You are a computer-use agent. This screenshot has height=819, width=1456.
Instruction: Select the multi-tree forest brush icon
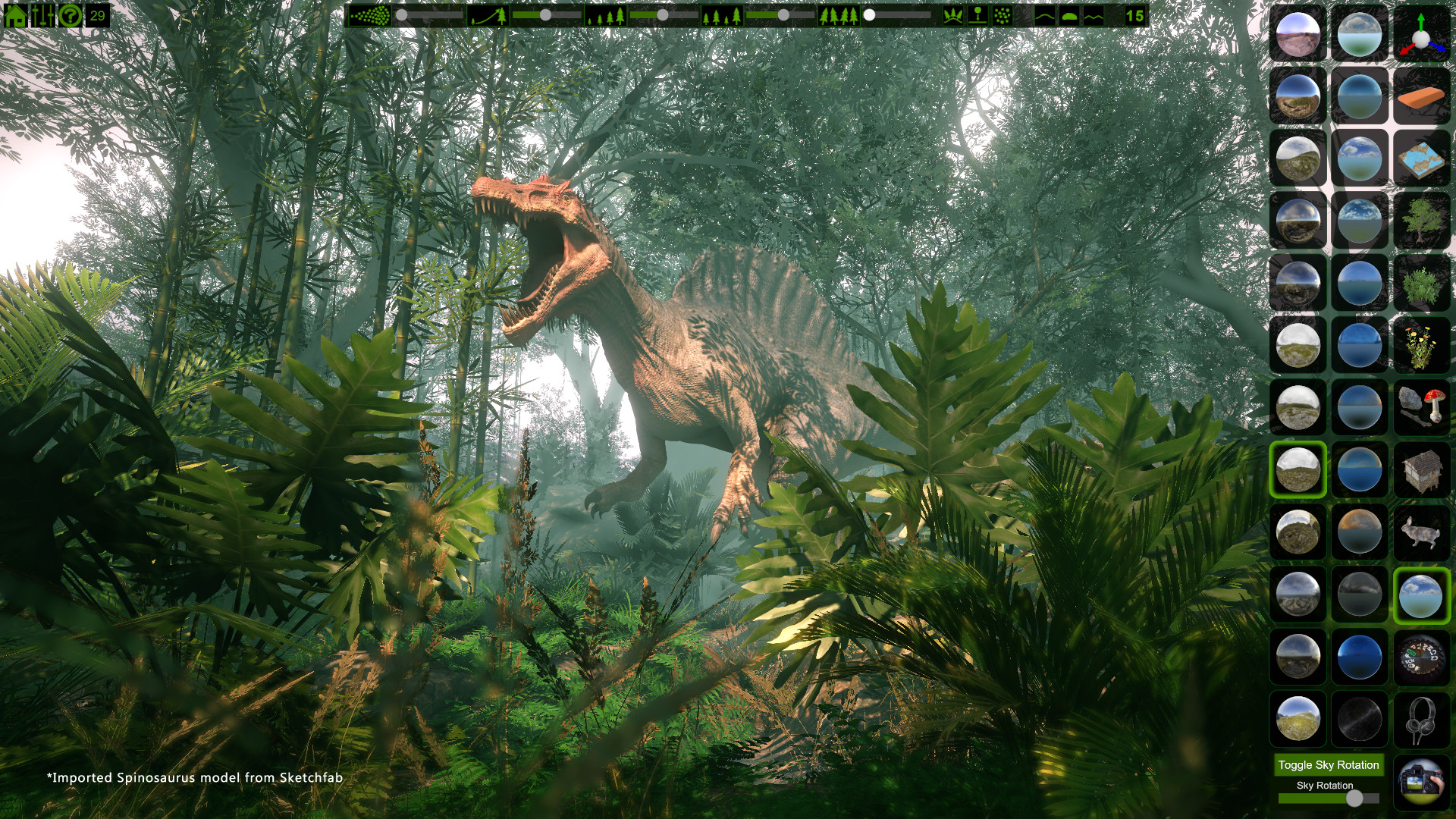[x=839, y=14]
